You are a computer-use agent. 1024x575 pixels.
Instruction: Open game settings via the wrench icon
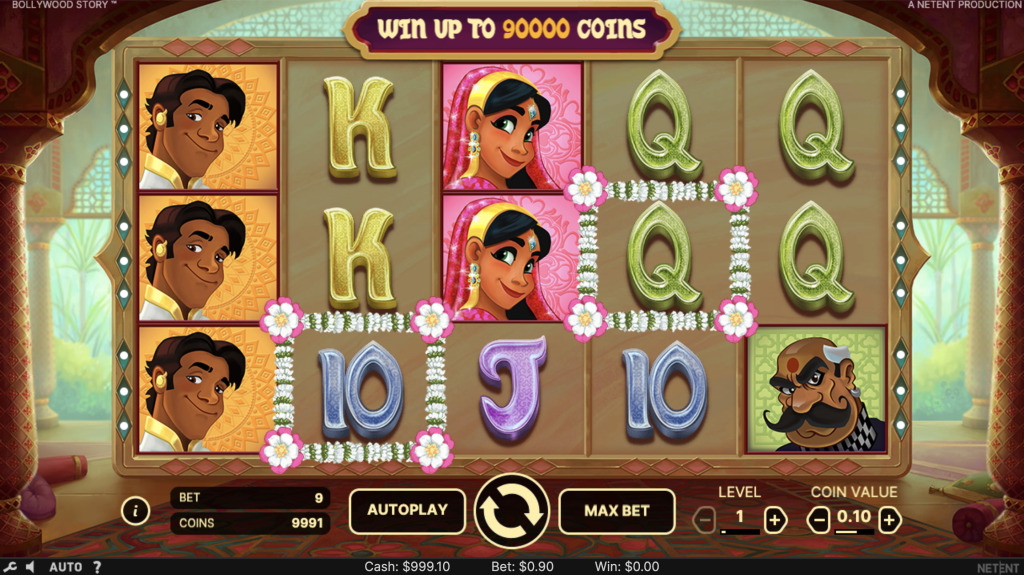point(11,567)
